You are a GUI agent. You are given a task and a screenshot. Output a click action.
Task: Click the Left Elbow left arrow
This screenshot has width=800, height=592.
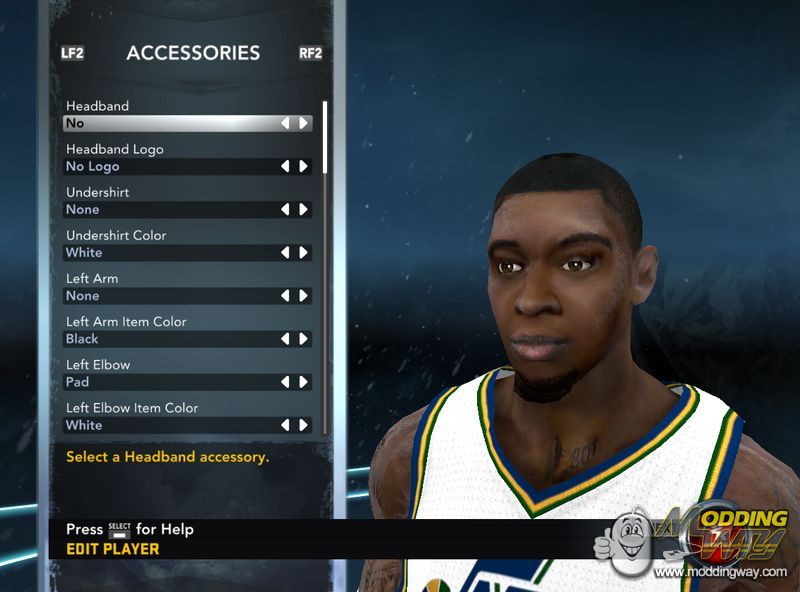point(286,382)
